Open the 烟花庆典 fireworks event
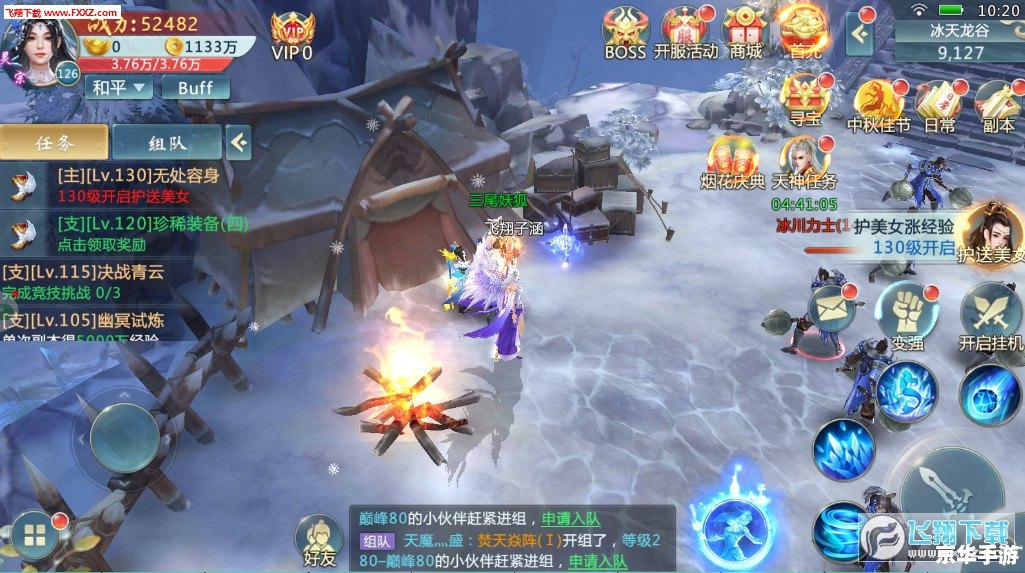 732,158
